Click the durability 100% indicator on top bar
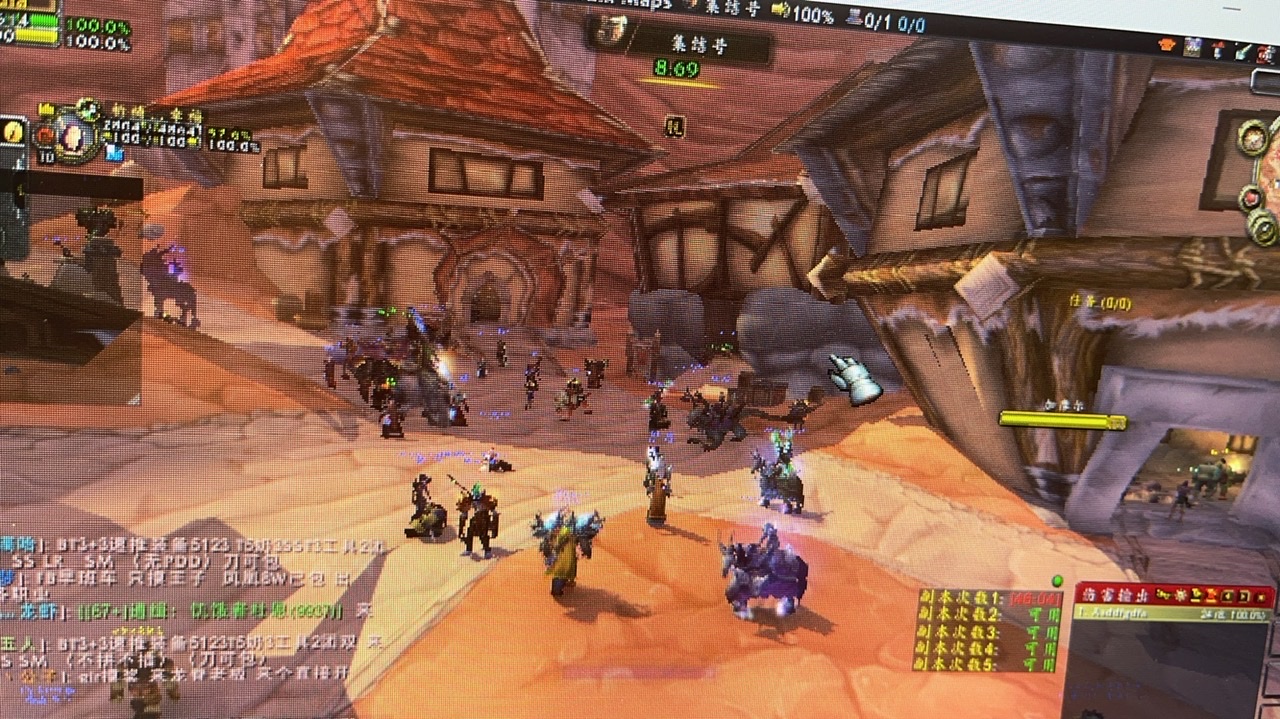1280x719 pixels. pos(802,15)
